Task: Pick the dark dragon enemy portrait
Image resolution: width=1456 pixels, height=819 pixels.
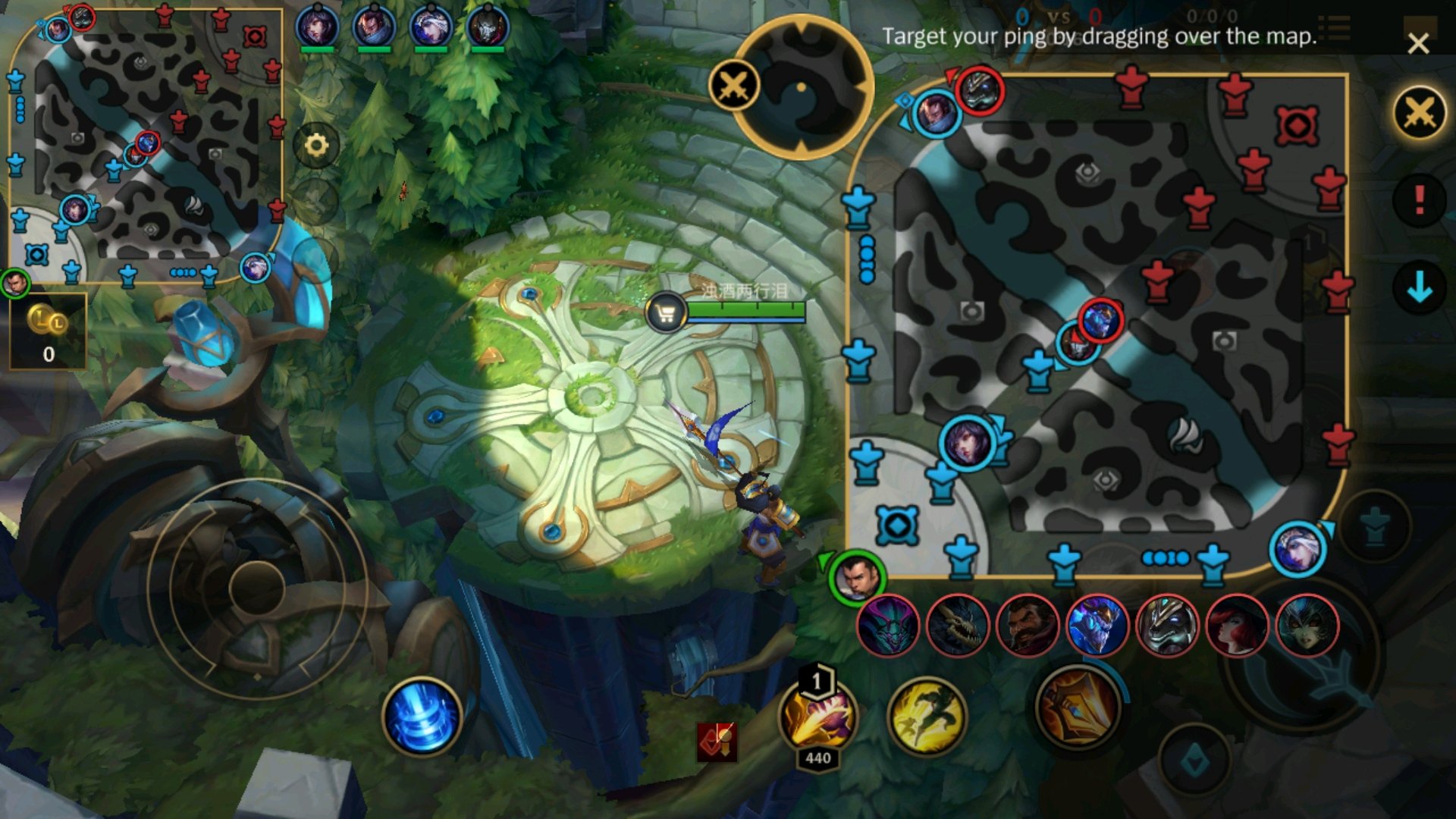Action: tap(957, 626)
